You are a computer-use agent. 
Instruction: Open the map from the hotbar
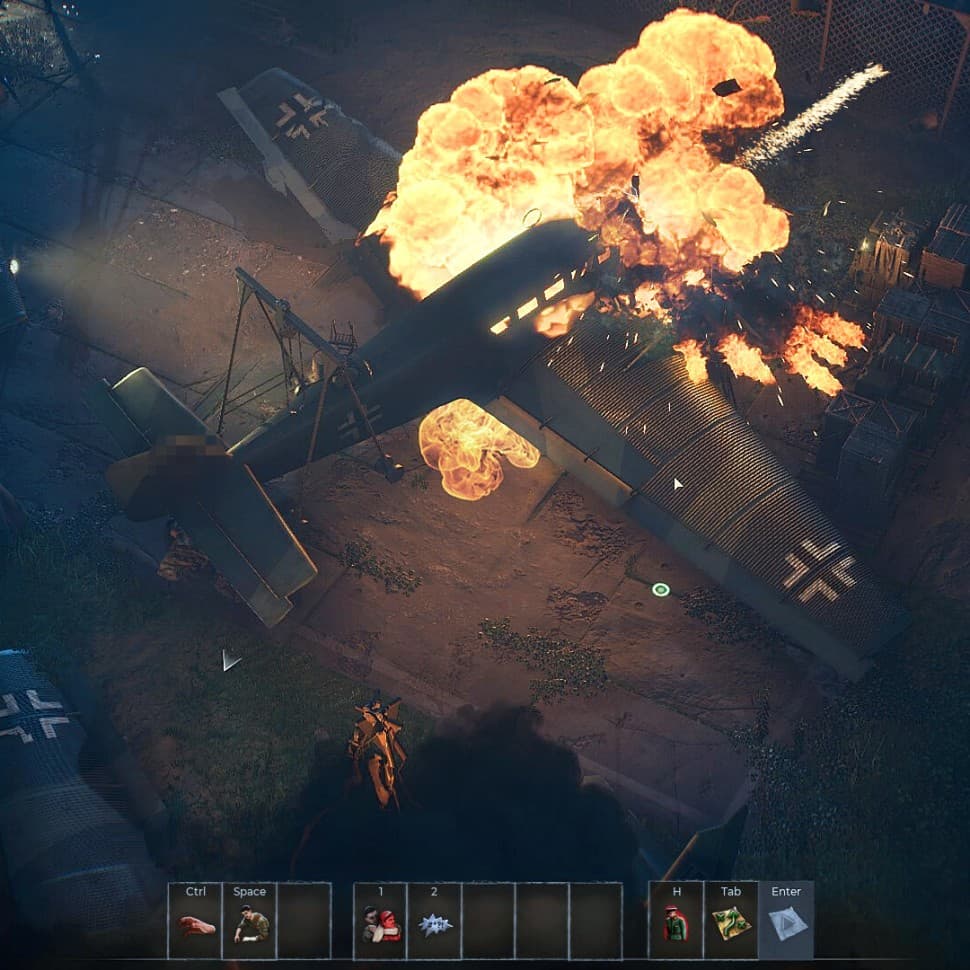[731, 925]
